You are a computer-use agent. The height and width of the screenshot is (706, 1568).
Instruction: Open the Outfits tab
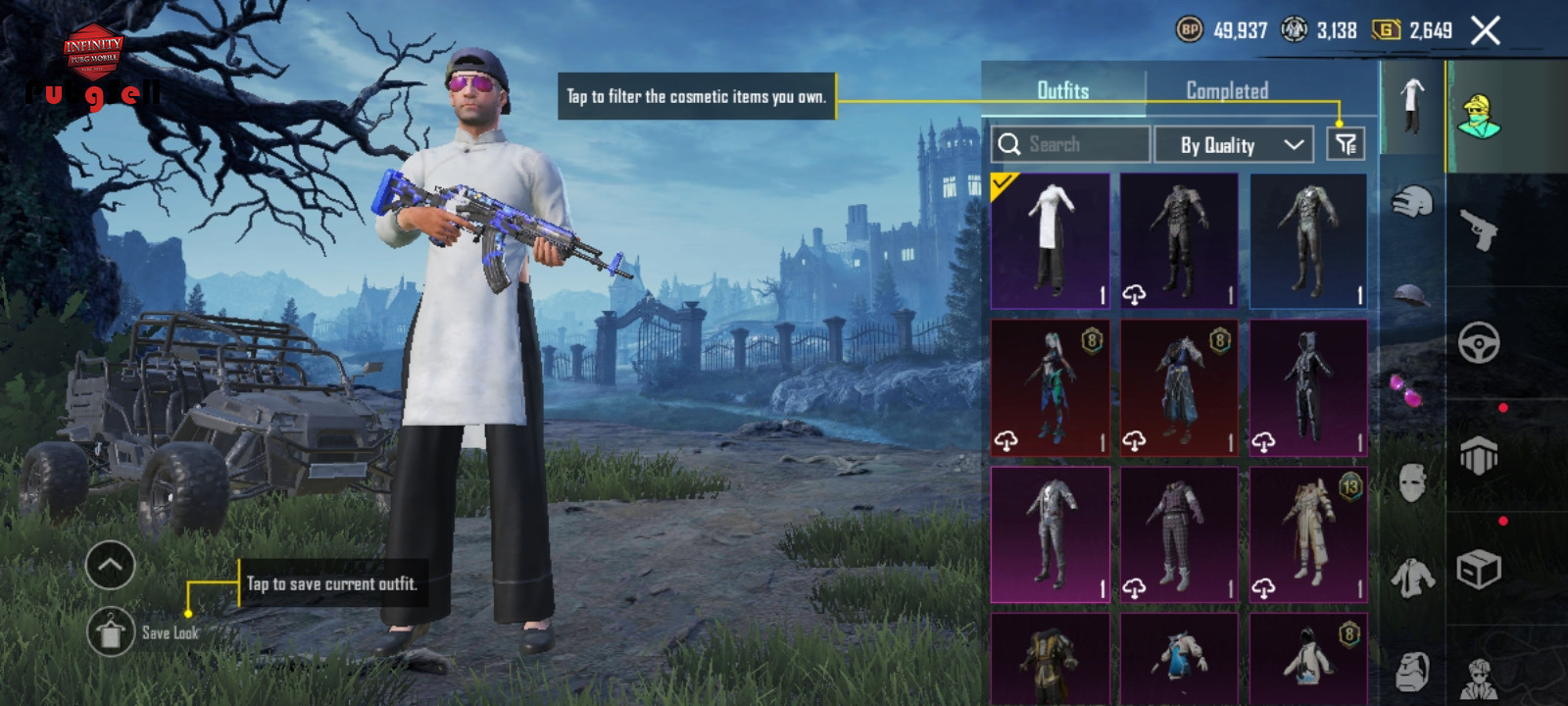[x=1063, y=91]
